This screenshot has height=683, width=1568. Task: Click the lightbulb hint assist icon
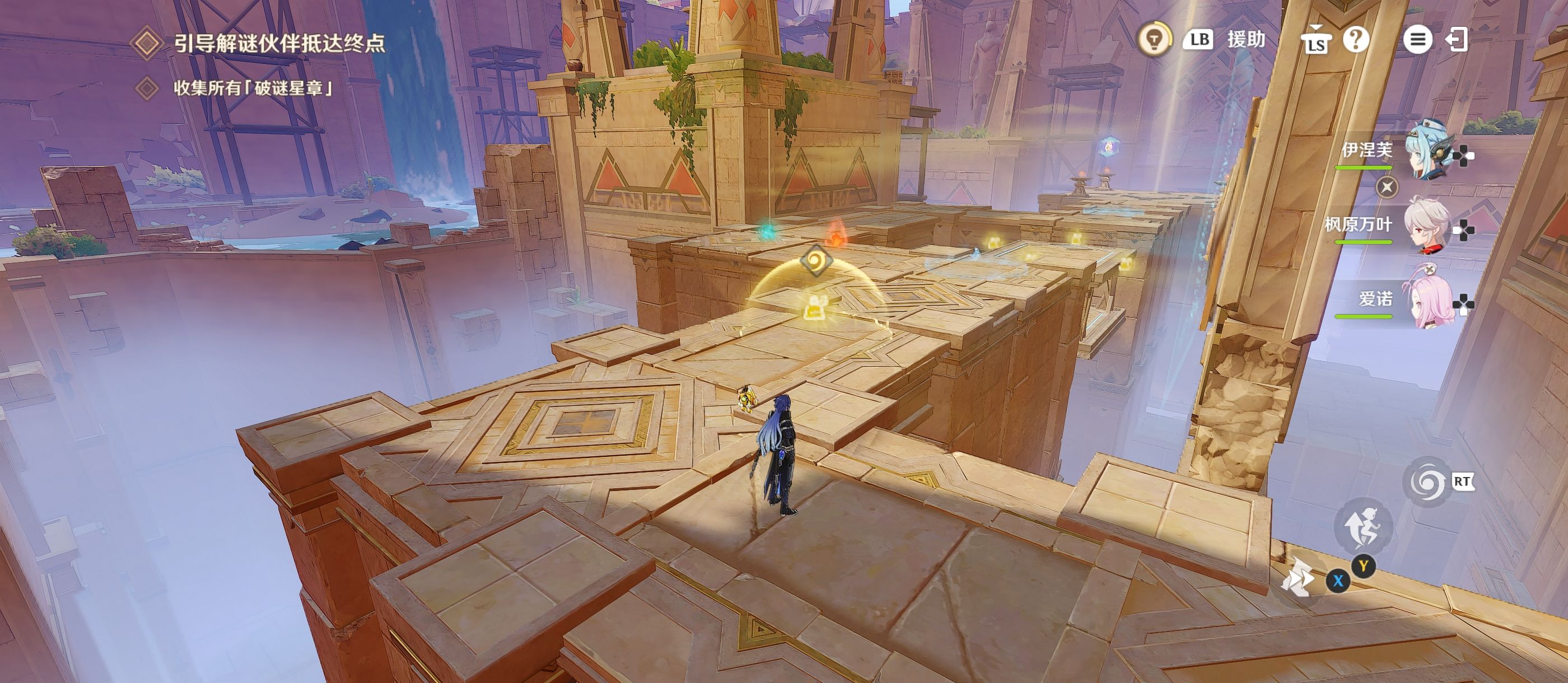click(1155, 39)
